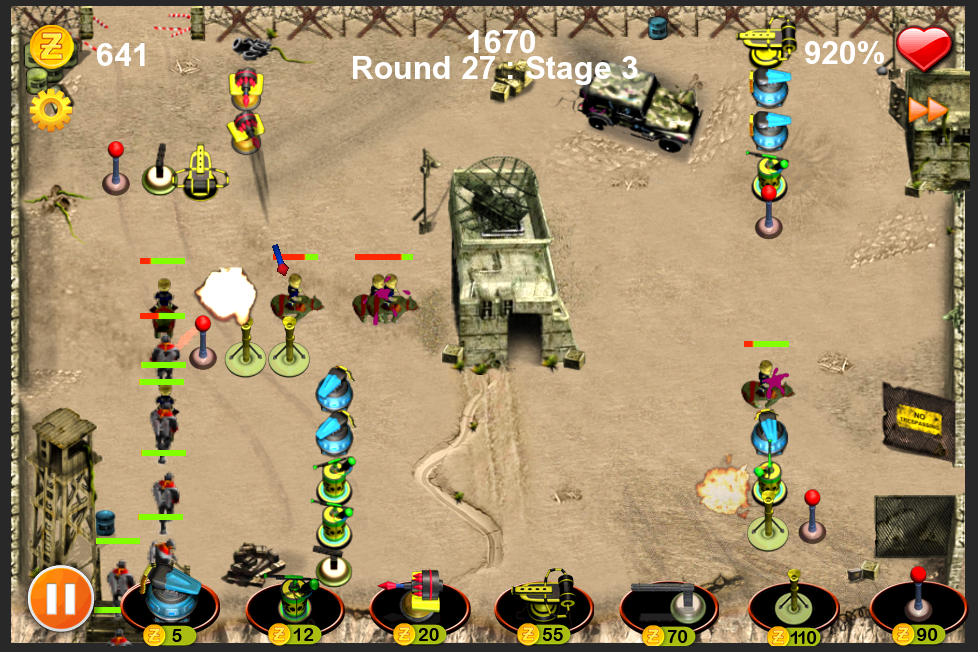Choose the black gatling gun costing 70
Viewport: 978px width, 652px height.
pyautogui.click(x=668, y=602)
